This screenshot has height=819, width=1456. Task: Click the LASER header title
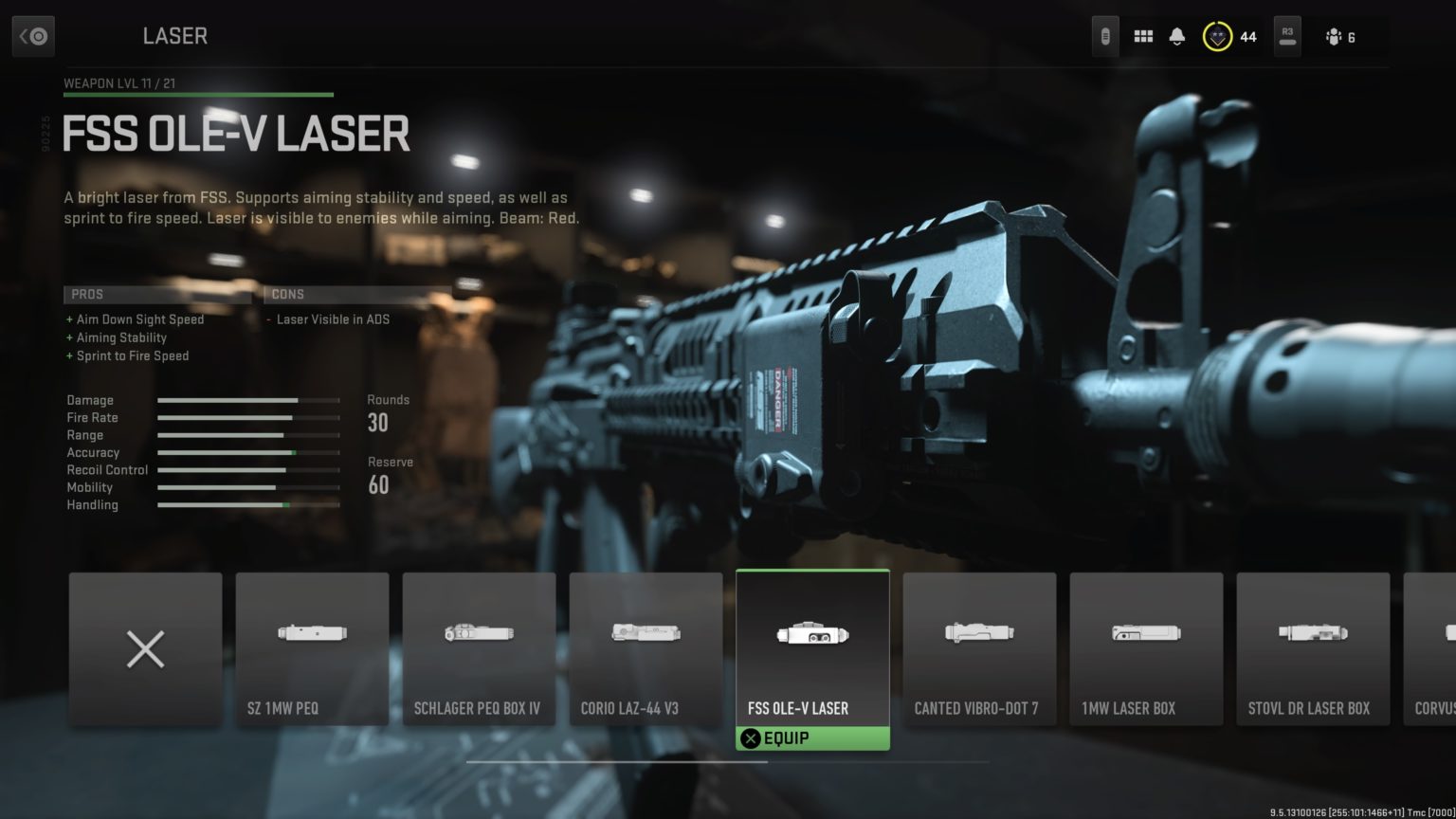coord(174,36)
